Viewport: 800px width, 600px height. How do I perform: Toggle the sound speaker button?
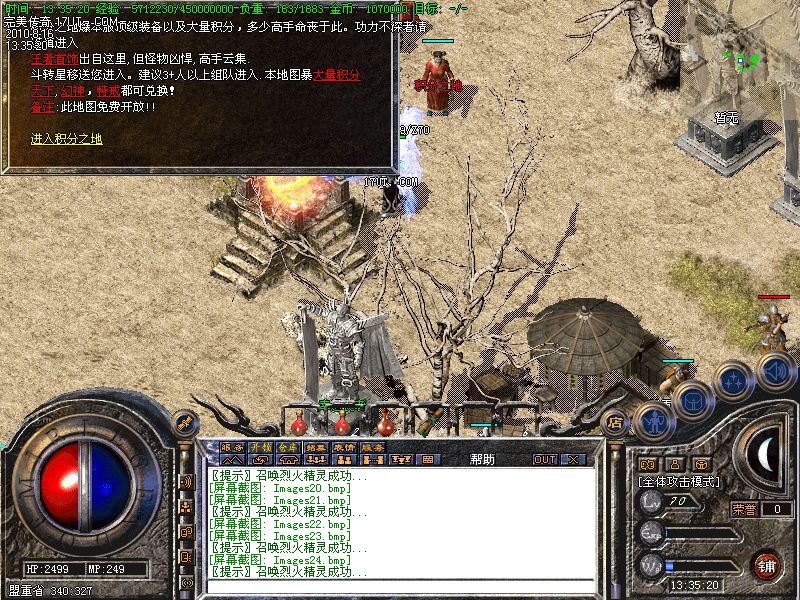tap(775, 370)
